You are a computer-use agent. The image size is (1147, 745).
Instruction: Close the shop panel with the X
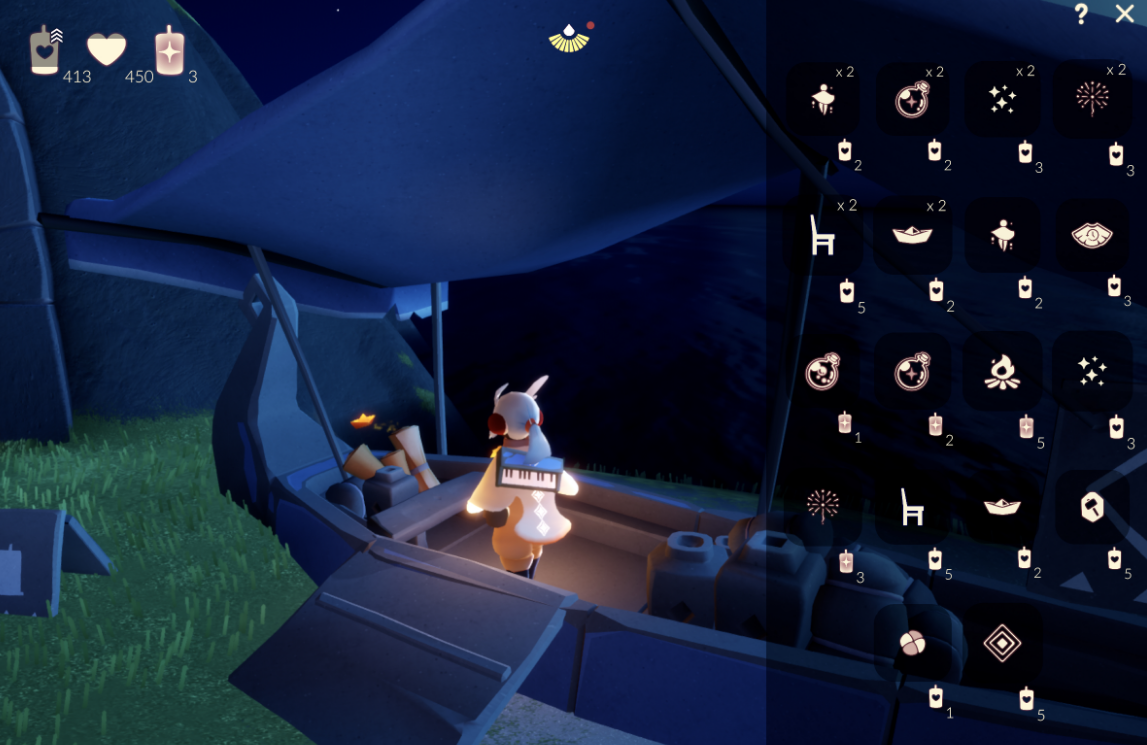pyautogui.click(x=1125, y=14)
